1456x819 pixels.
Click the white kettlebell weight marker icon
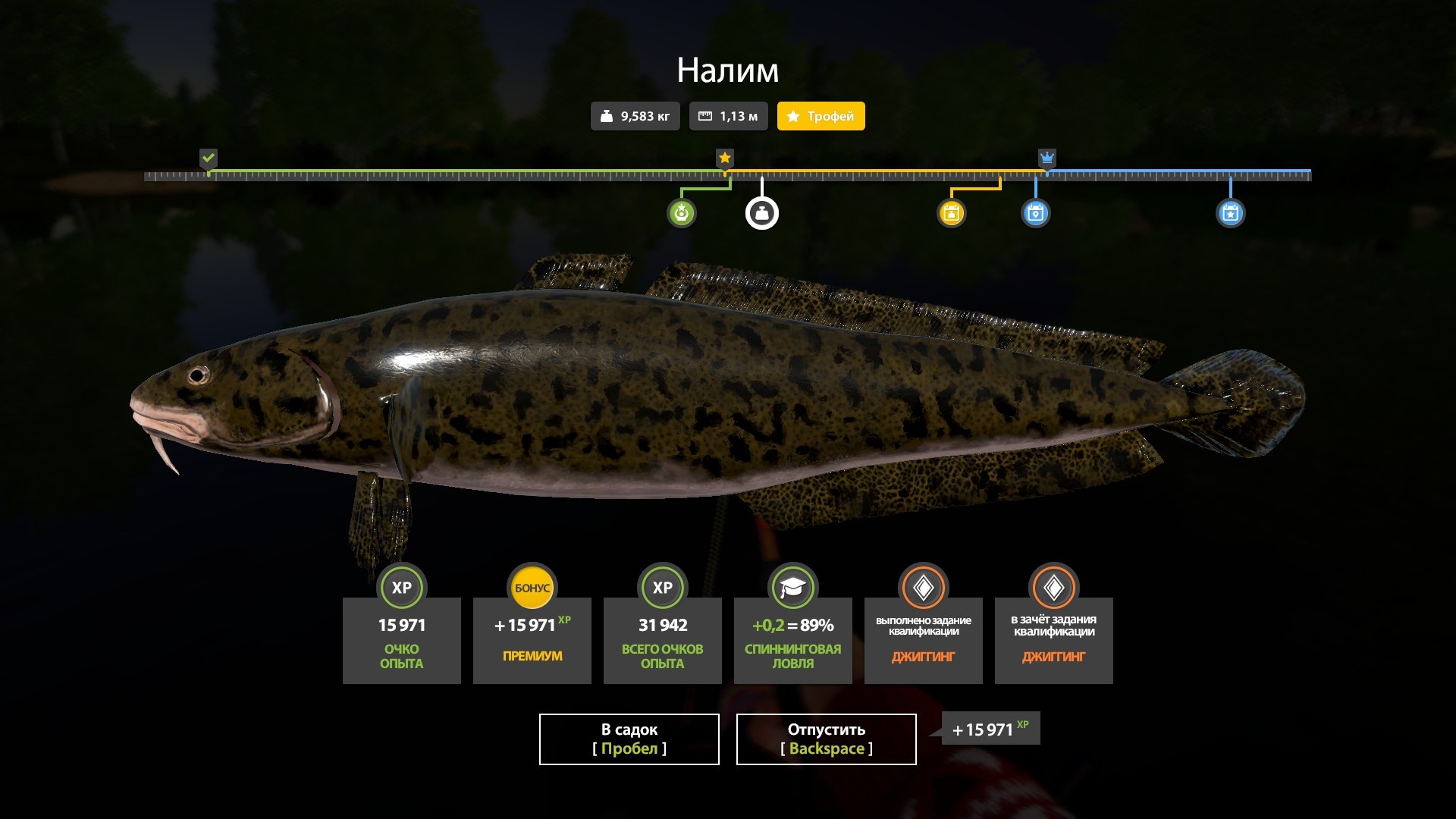[x=763, y=213]
